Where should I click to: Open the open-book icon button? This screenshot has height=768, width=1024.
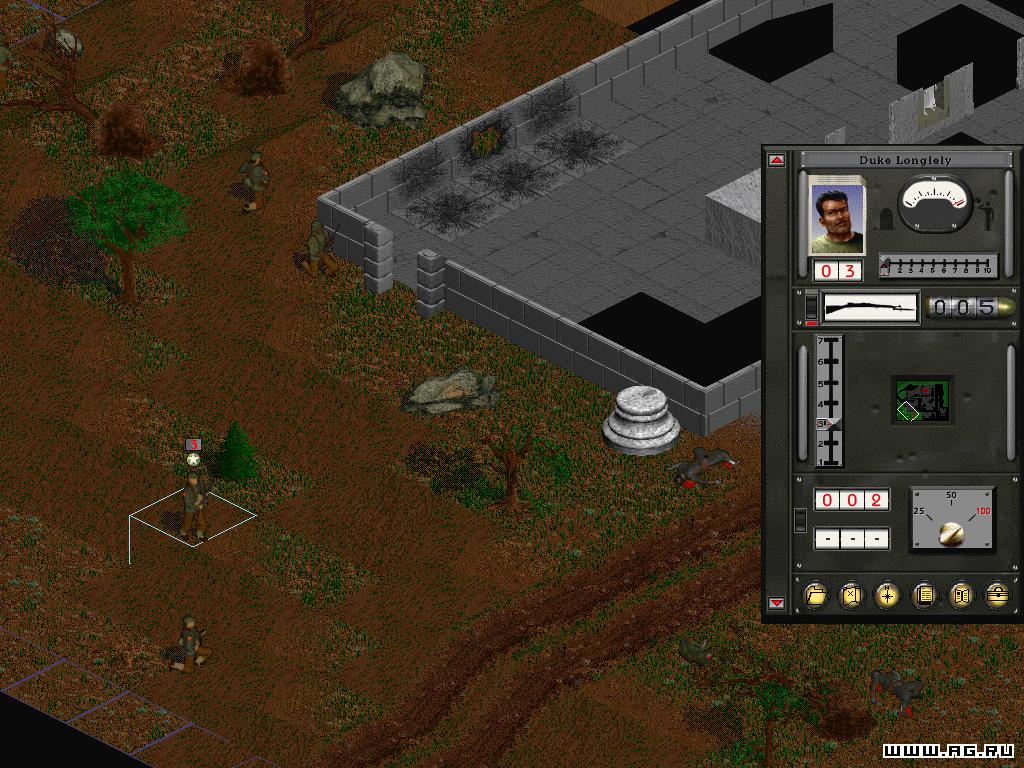click(x=961, y=595)
